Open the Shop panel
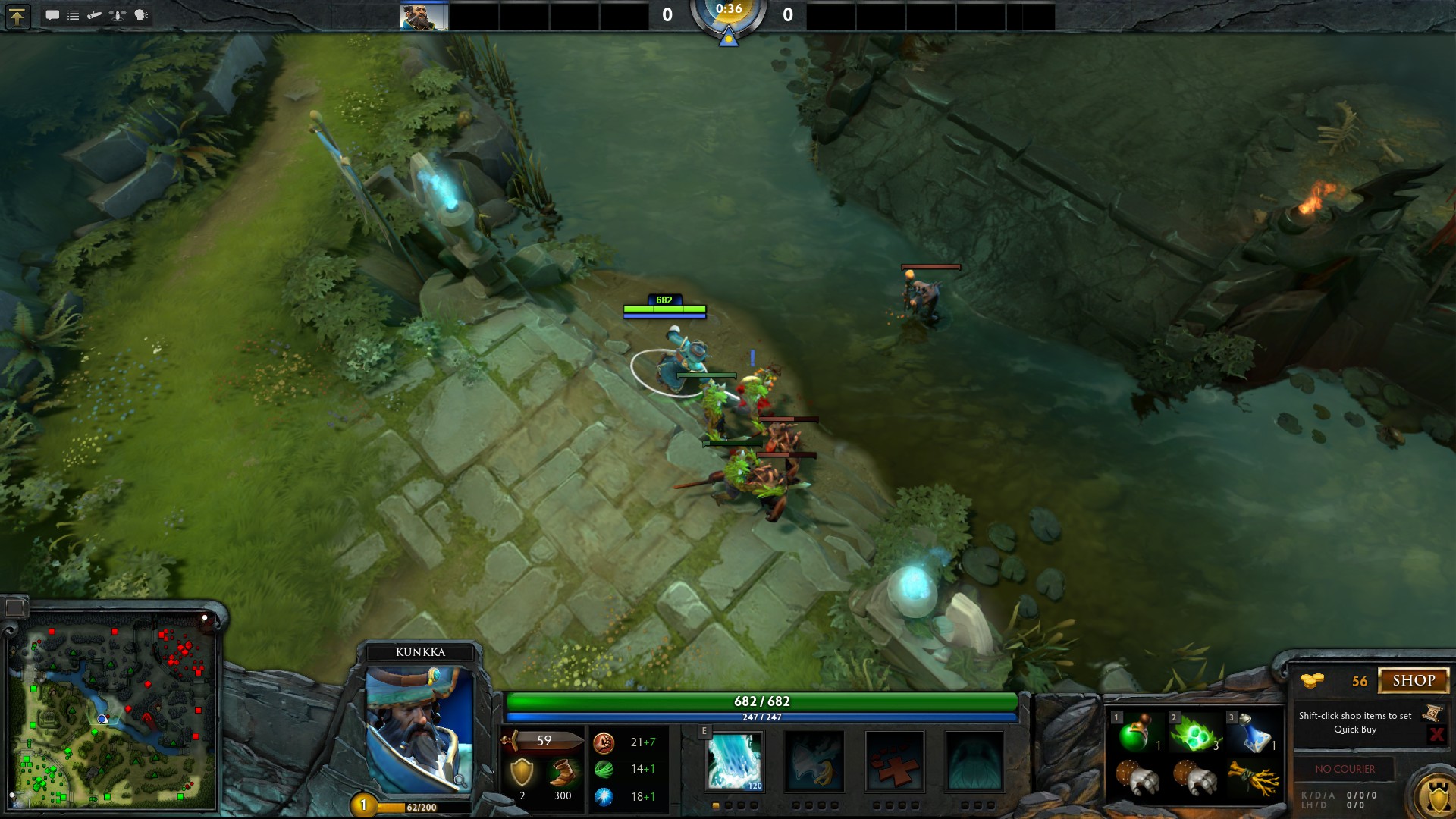1456x819 pixels. [1413, 680]
